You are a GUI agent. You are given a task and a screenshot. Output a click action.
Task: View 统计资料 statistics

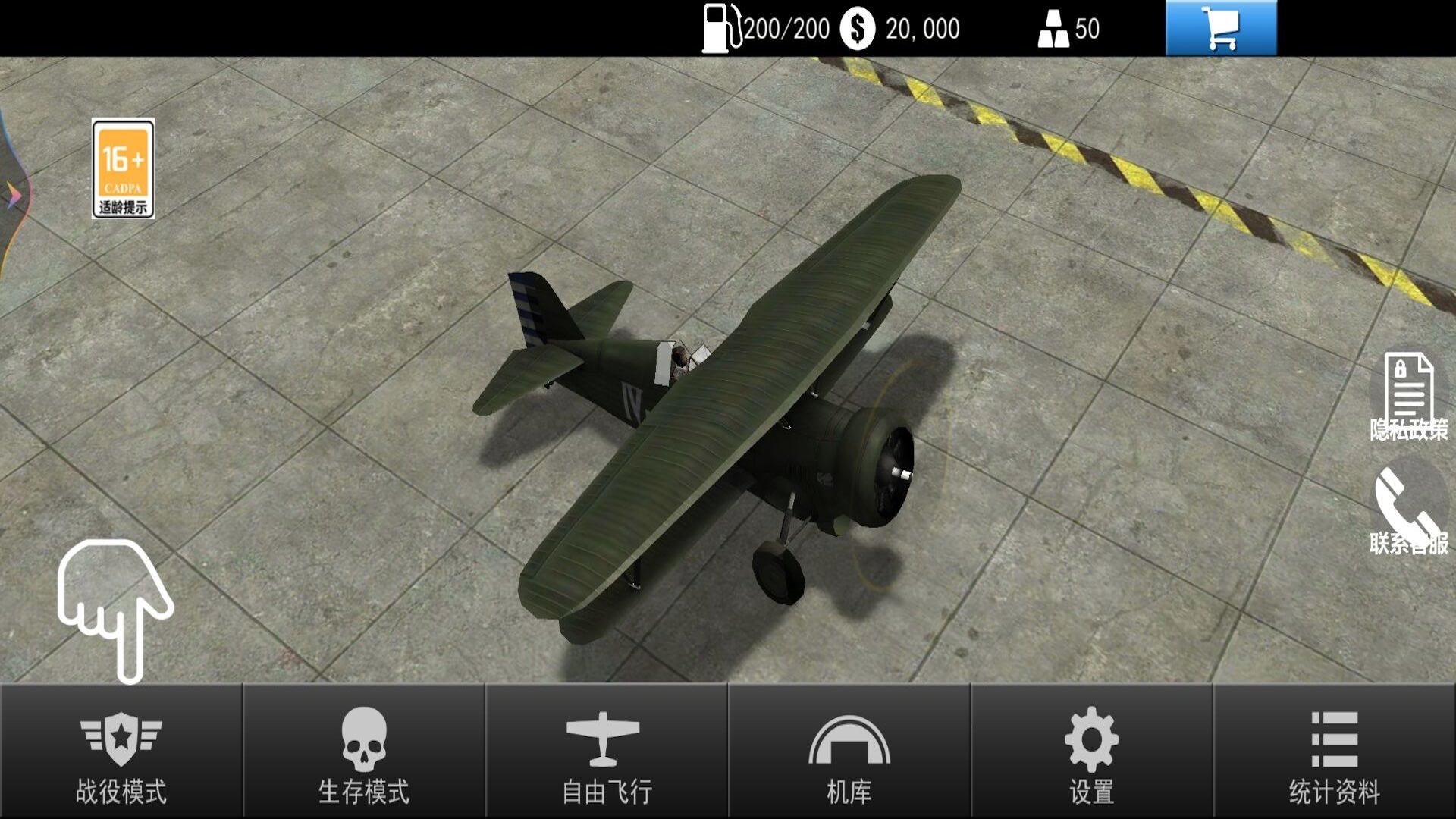coord(1335,752)
